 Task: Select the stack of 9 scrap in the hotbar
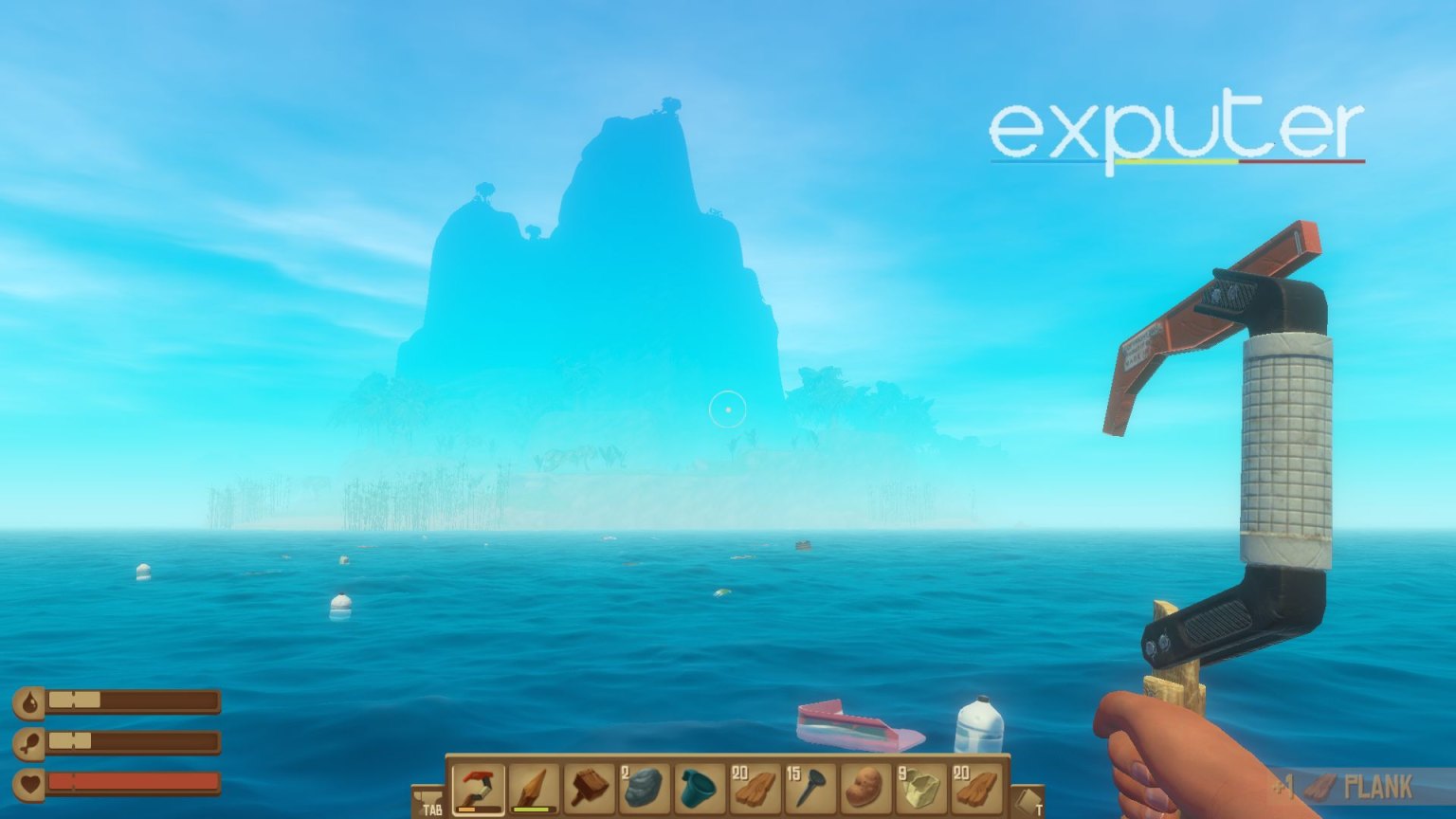(919, 788)
